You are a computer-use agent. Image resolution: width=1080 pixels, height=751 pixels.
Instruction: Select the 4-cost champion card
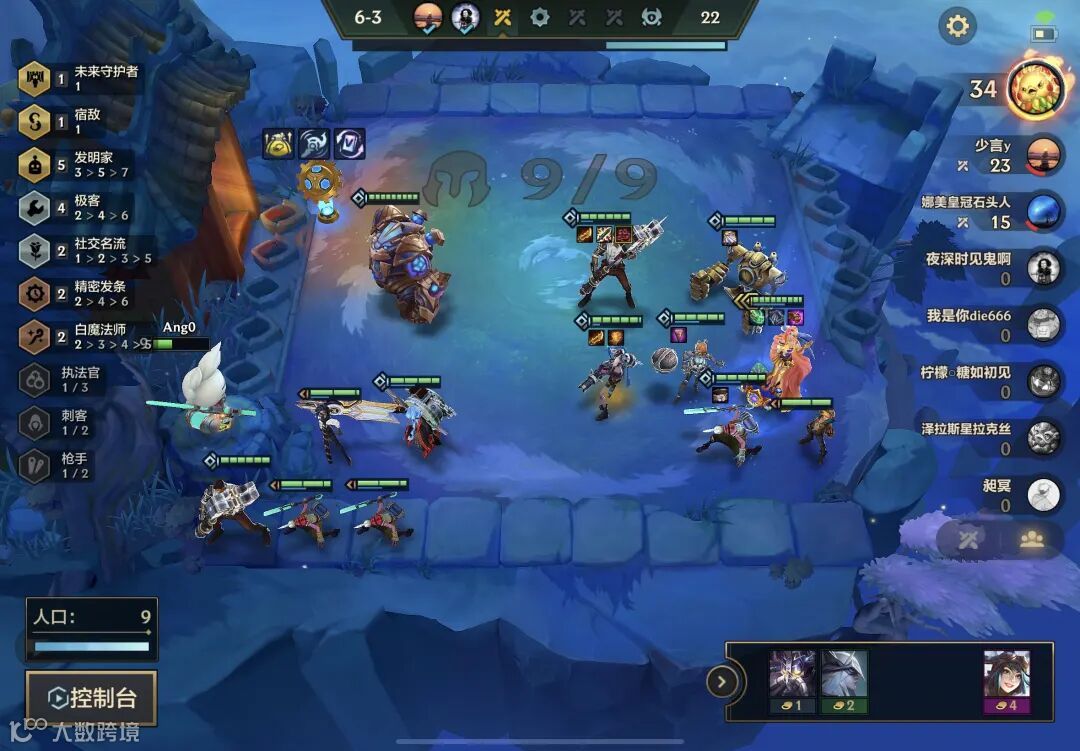1006,680
